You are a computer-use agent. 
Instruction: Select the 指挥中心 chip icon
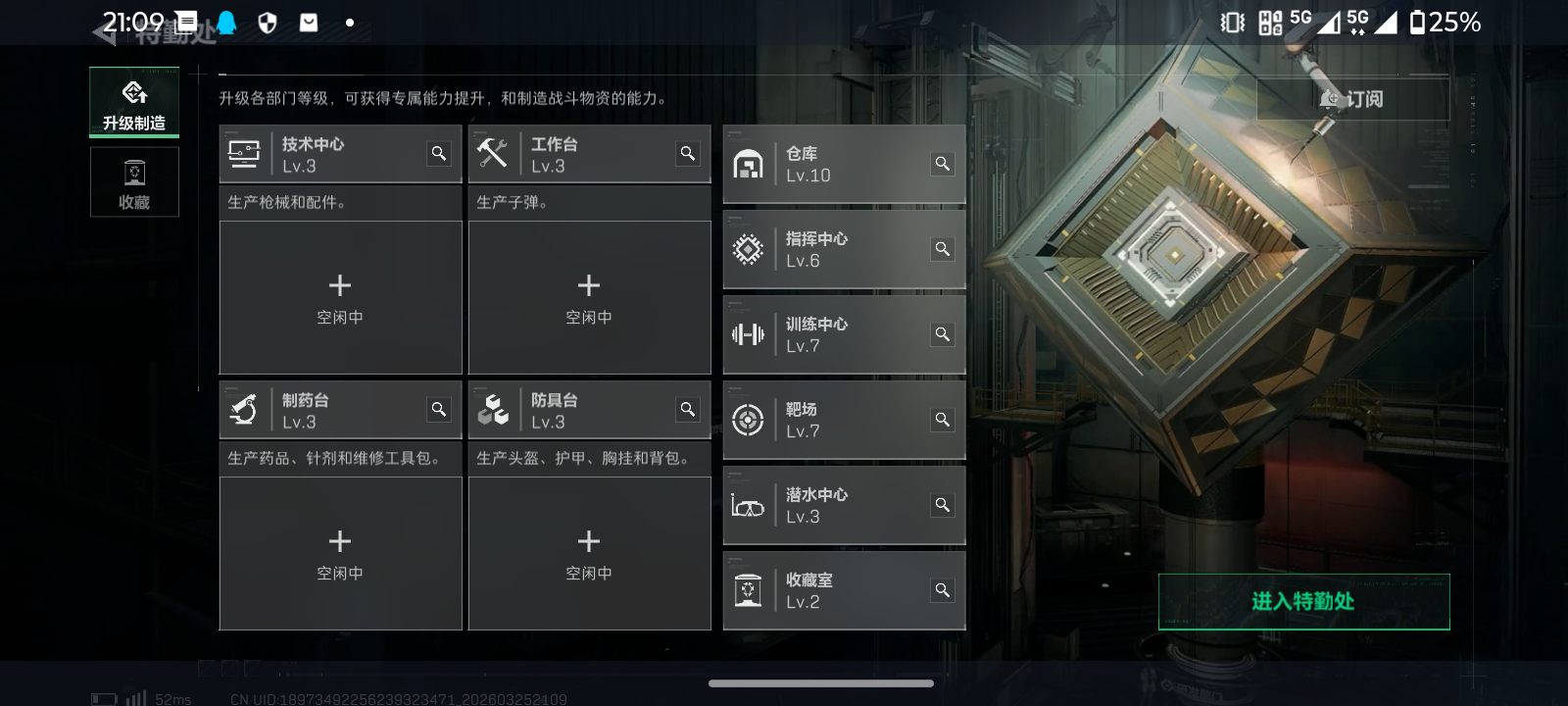pyautogui.click(x=749, y=249)
